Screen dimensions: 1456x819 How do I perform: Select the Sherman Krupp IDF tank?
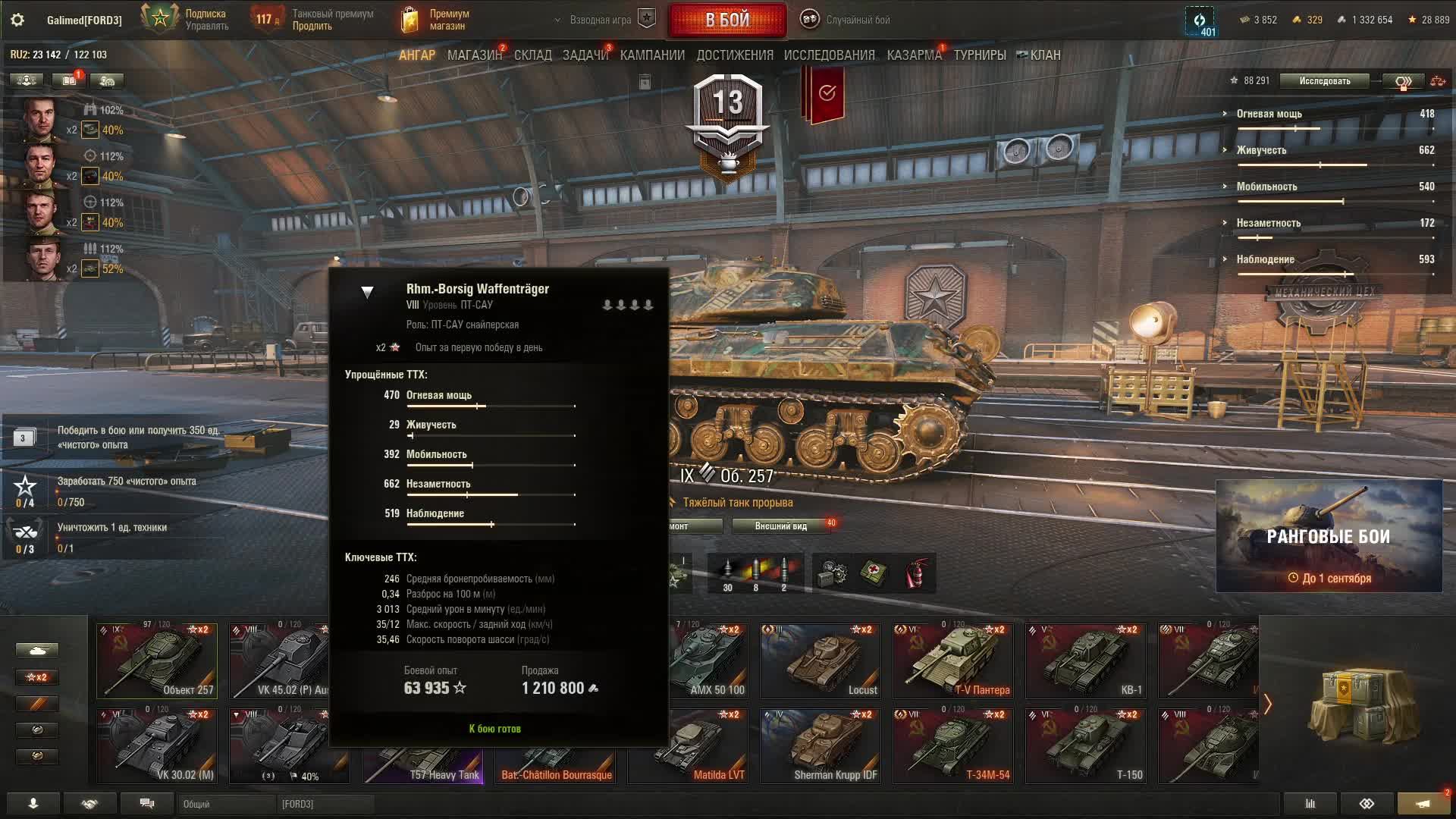click(x=821, y=745)
